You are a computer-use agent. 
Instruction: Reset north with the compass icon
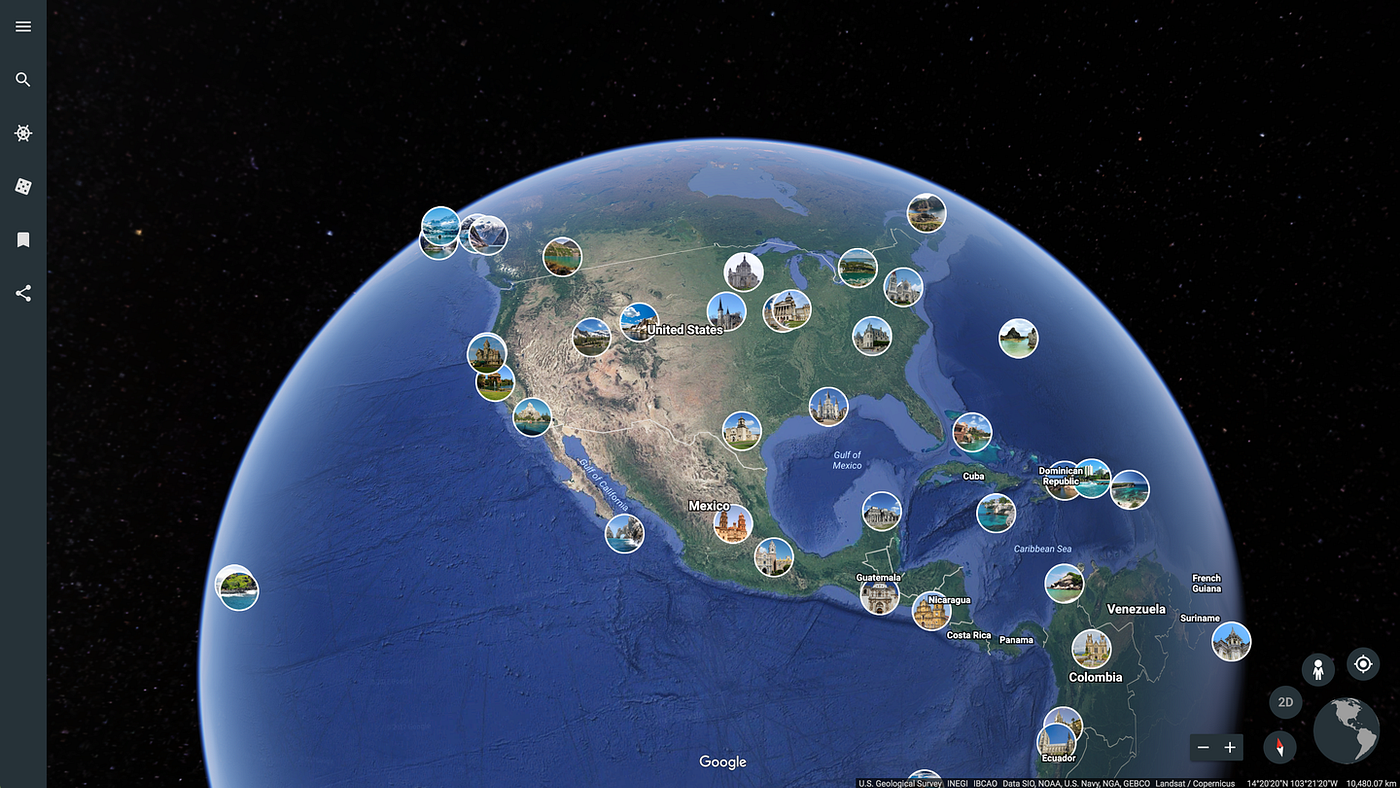[1281, 747]
